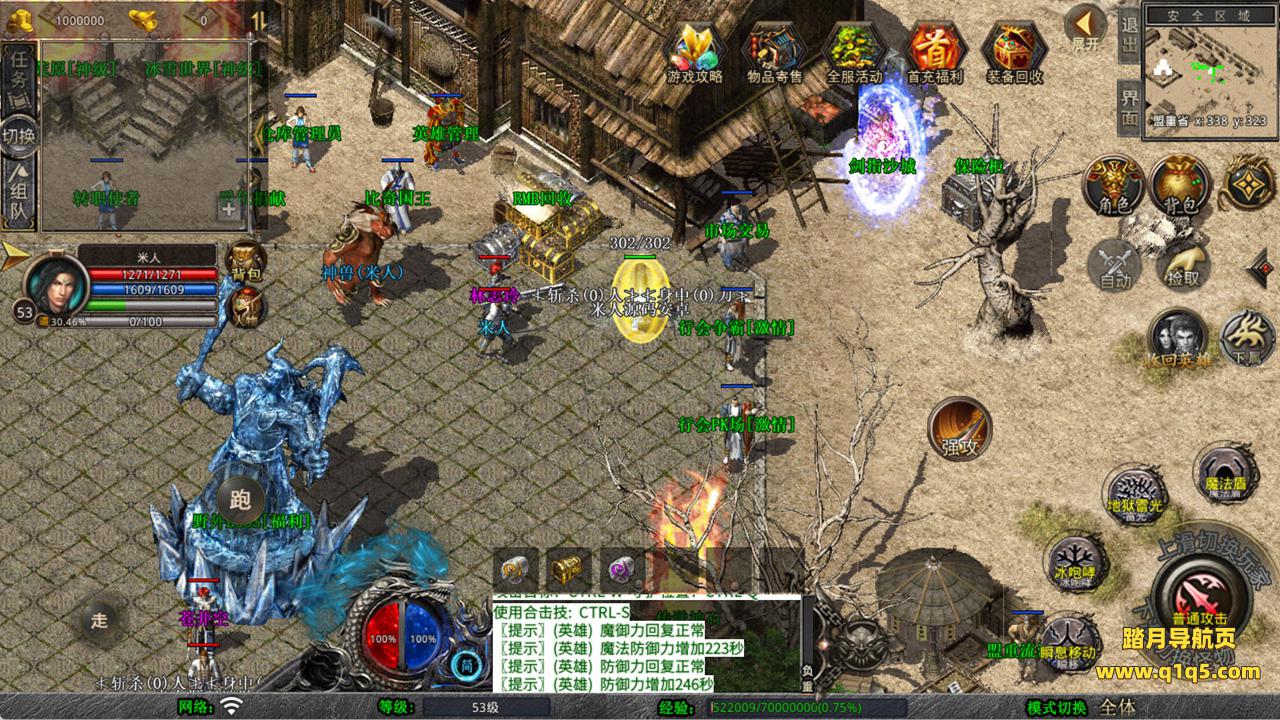Recall the hero with 收回英雄
Image resolution: width=1280 pixels, height=720 pixels.
click(1177, 338)
